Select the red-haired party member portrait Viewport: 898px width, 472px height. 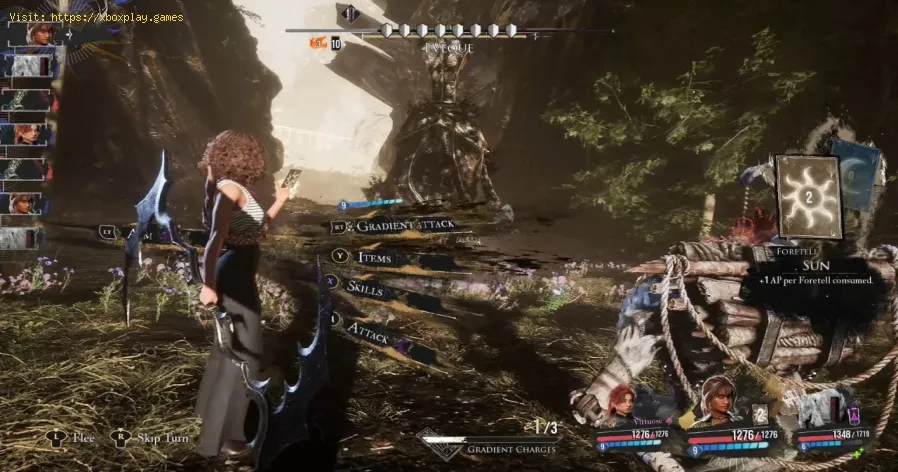click(x=620, y=404)
